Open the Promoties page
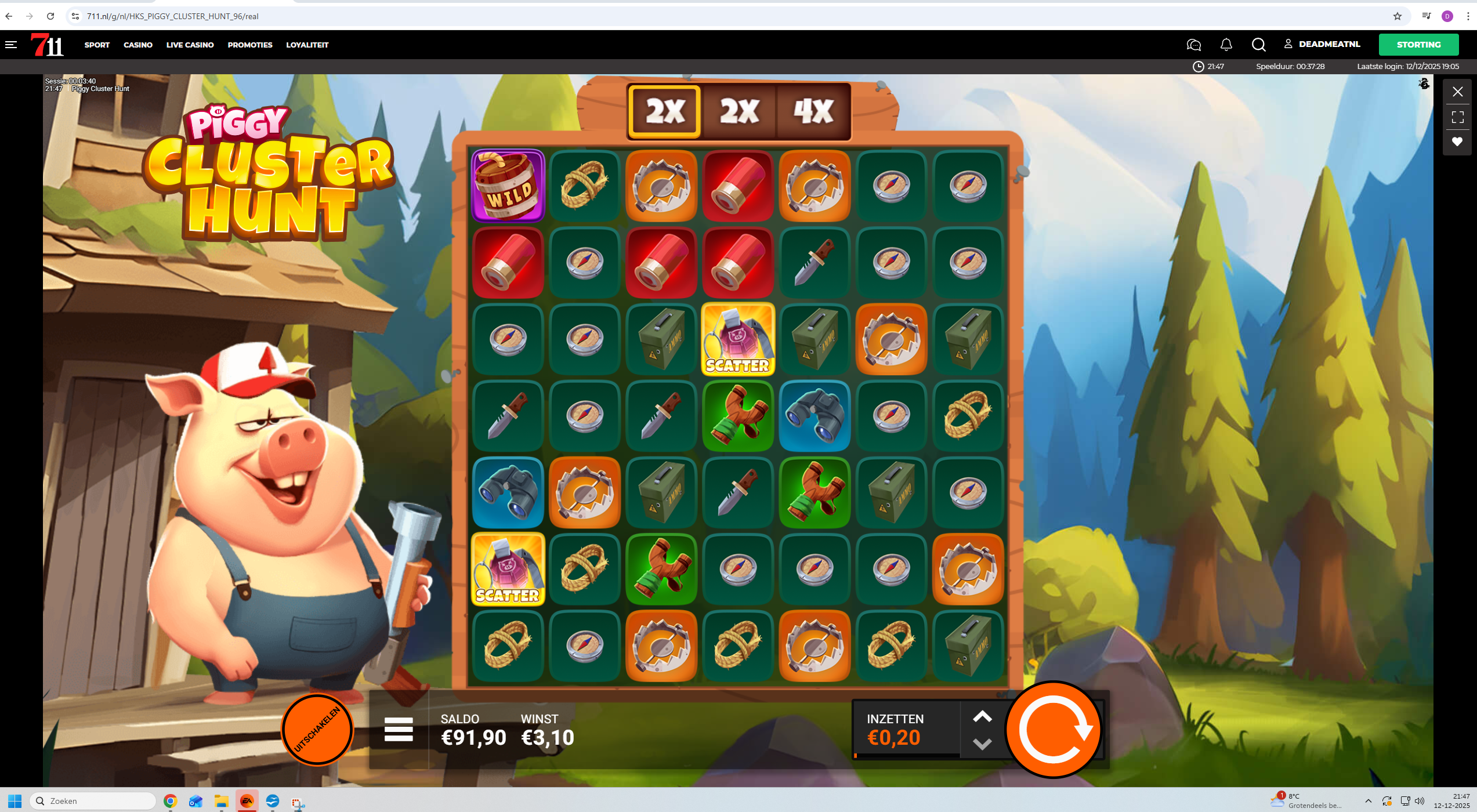Screen dimensions: 1477x812 [x=250, y=45]
